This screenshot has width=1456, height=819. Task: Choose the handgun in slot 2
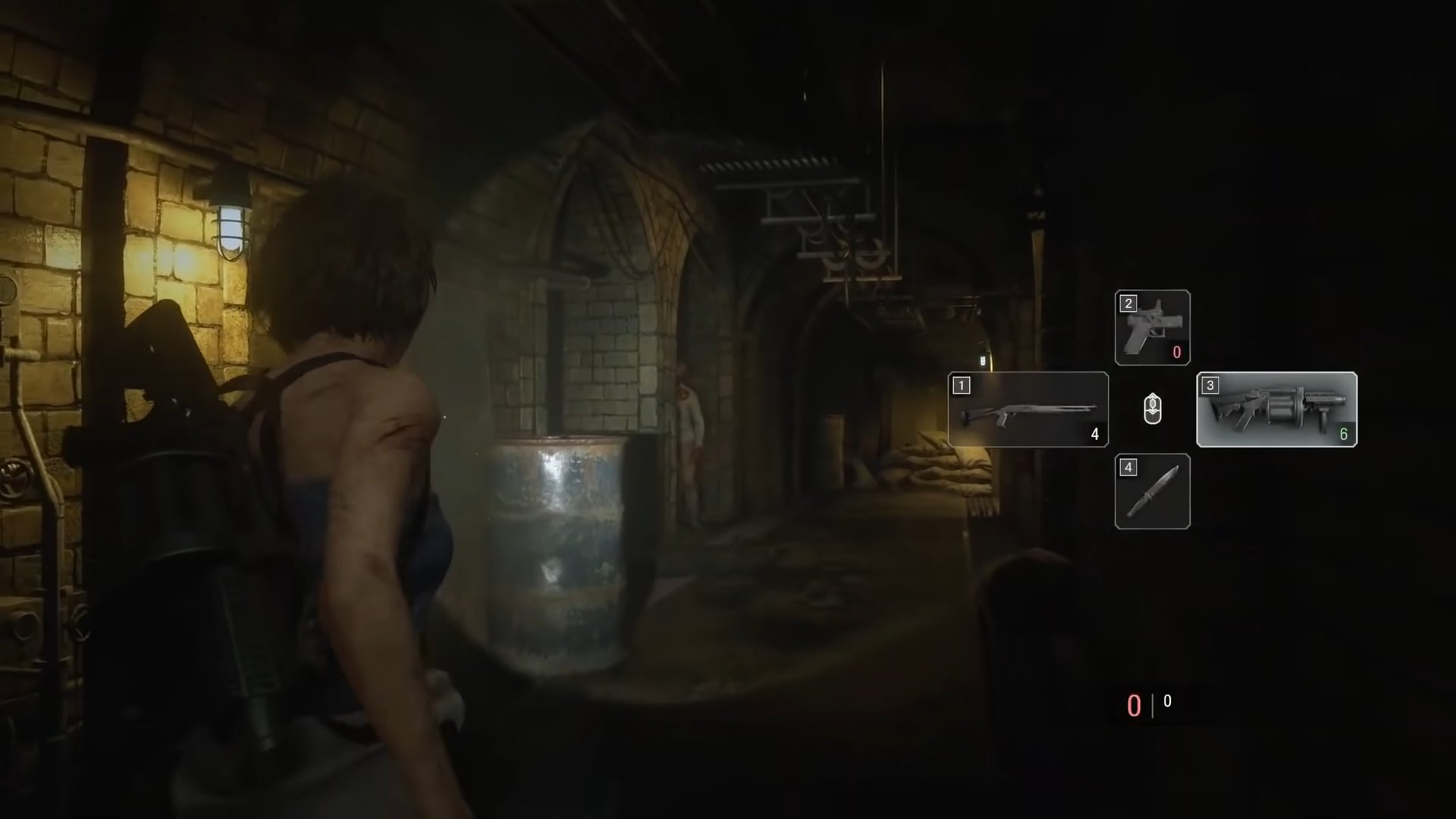pyautogui.click(x=1152, y=328)
